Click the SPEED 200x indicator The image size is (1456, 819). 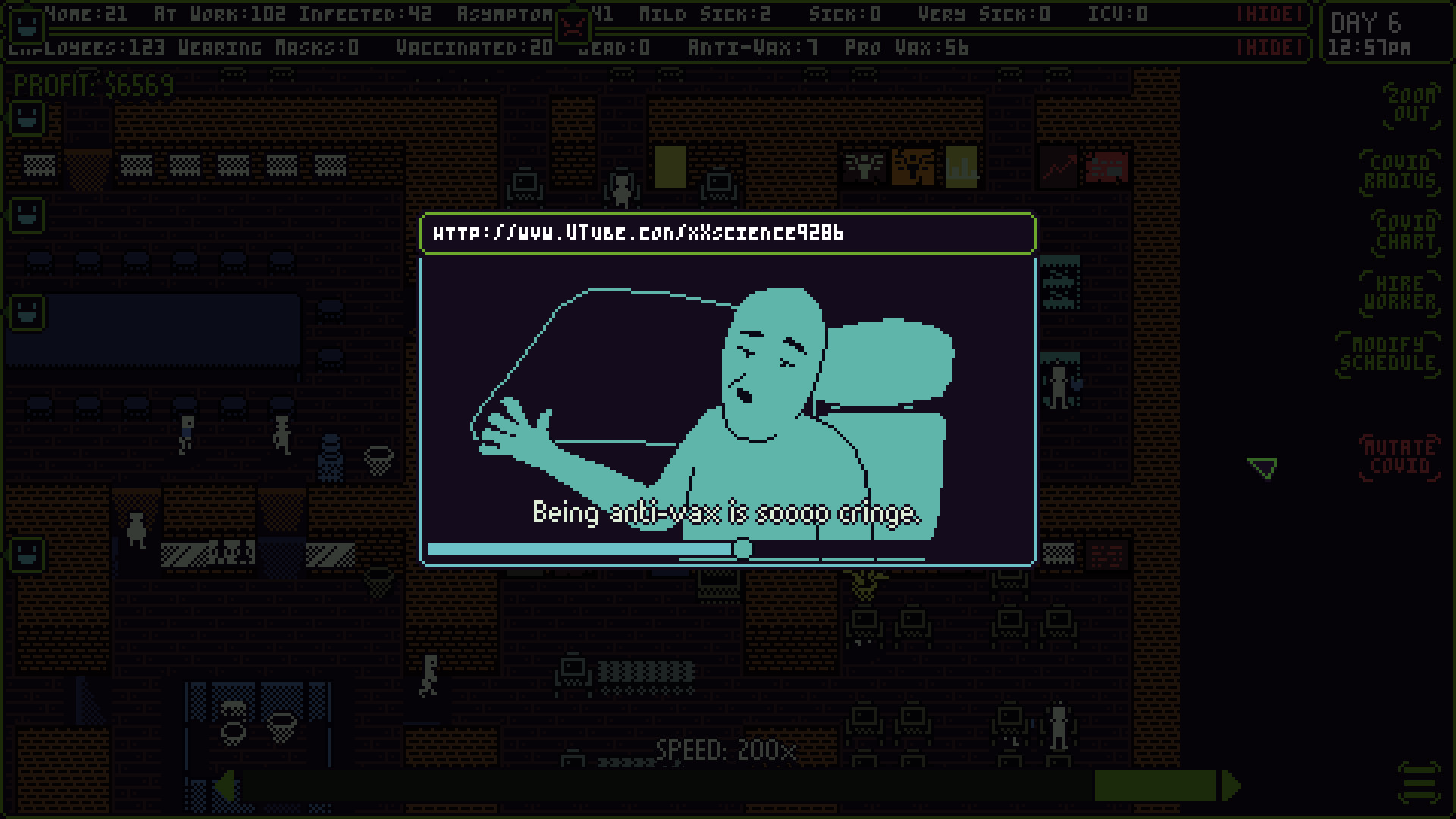coord(726,749)
